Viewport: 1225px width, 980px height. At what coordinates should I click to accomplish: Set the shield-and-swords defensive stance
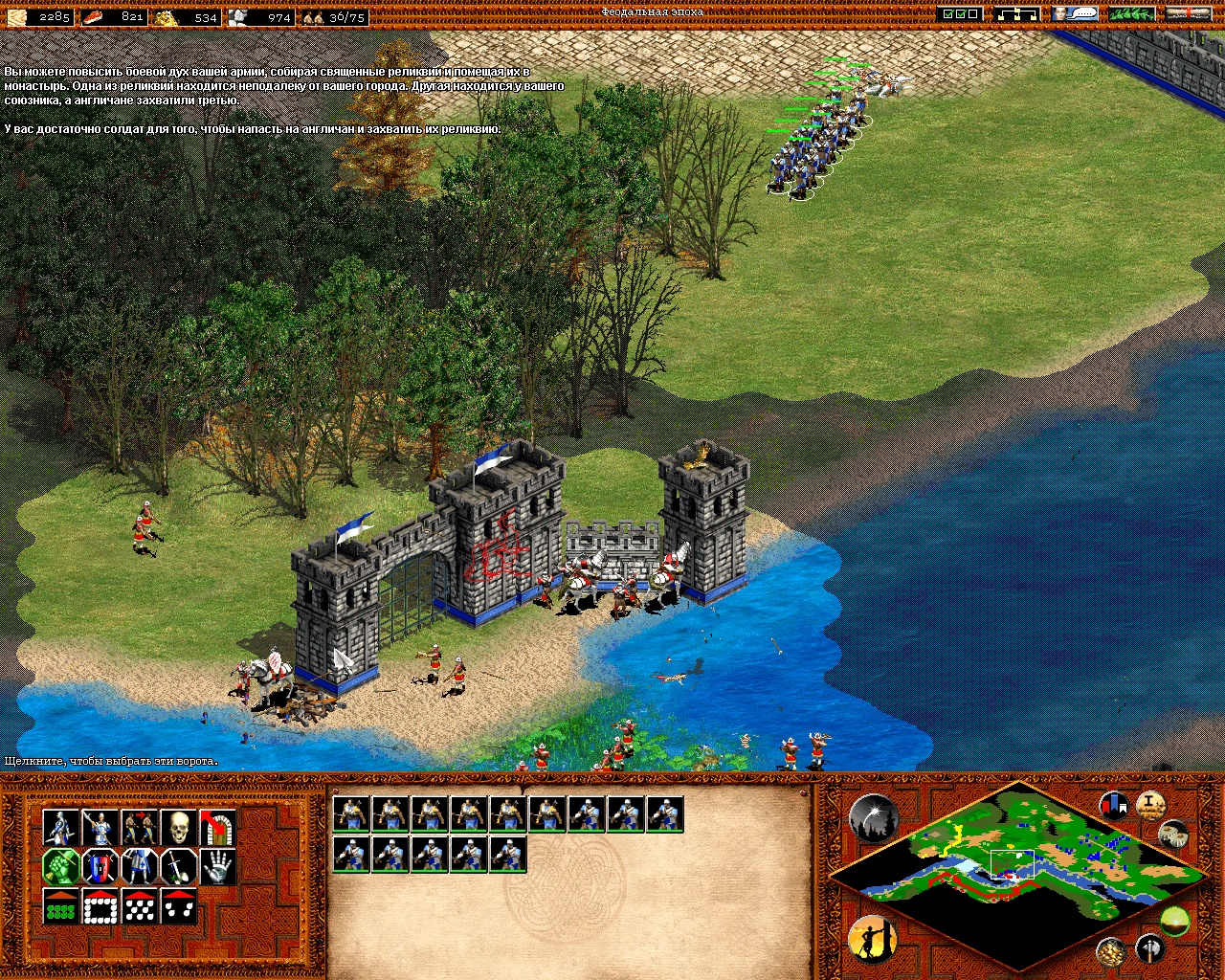tap(100, 867)
